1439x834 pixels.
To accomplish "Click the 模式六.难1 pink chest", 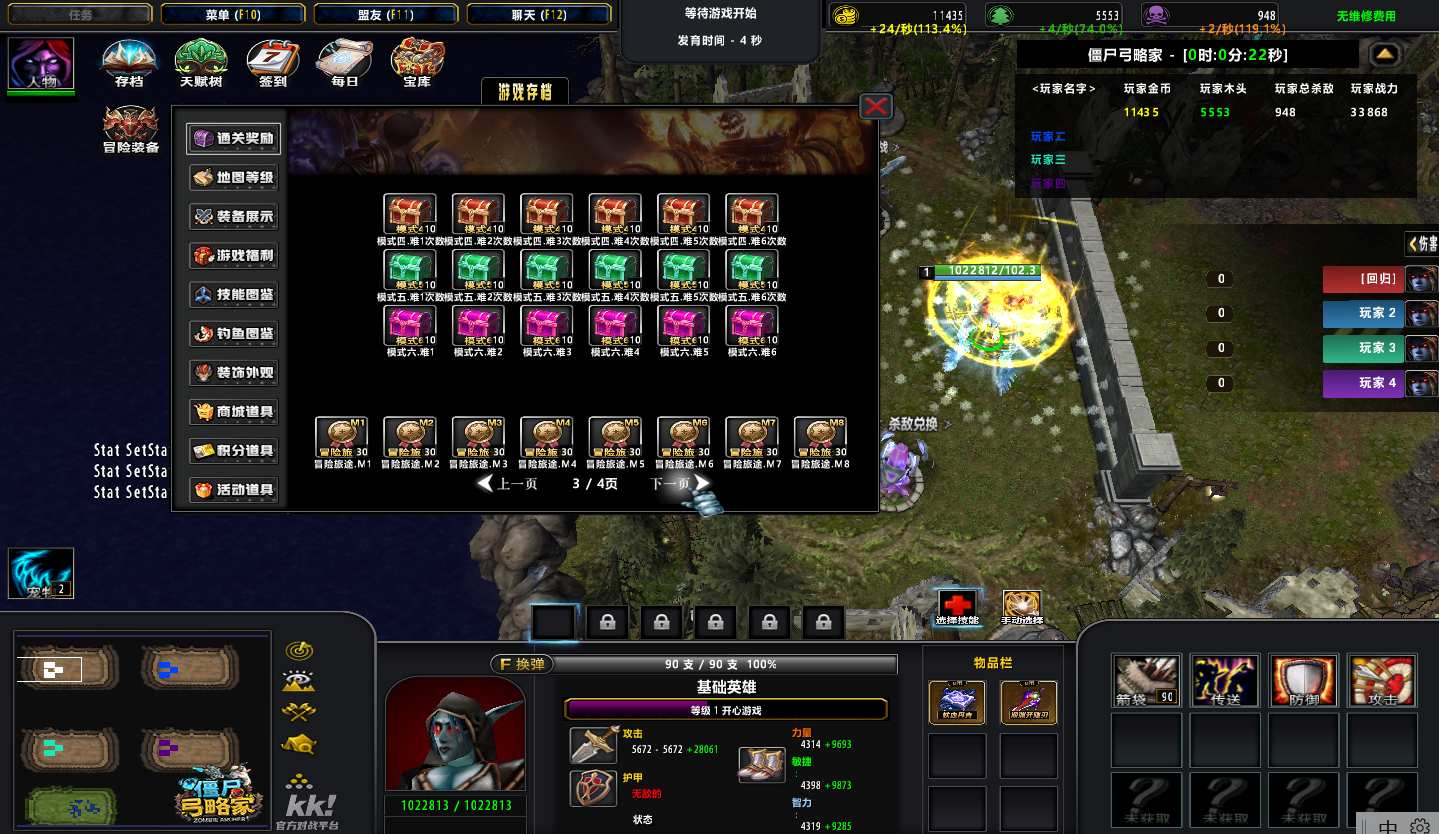I will click(410, 326).
